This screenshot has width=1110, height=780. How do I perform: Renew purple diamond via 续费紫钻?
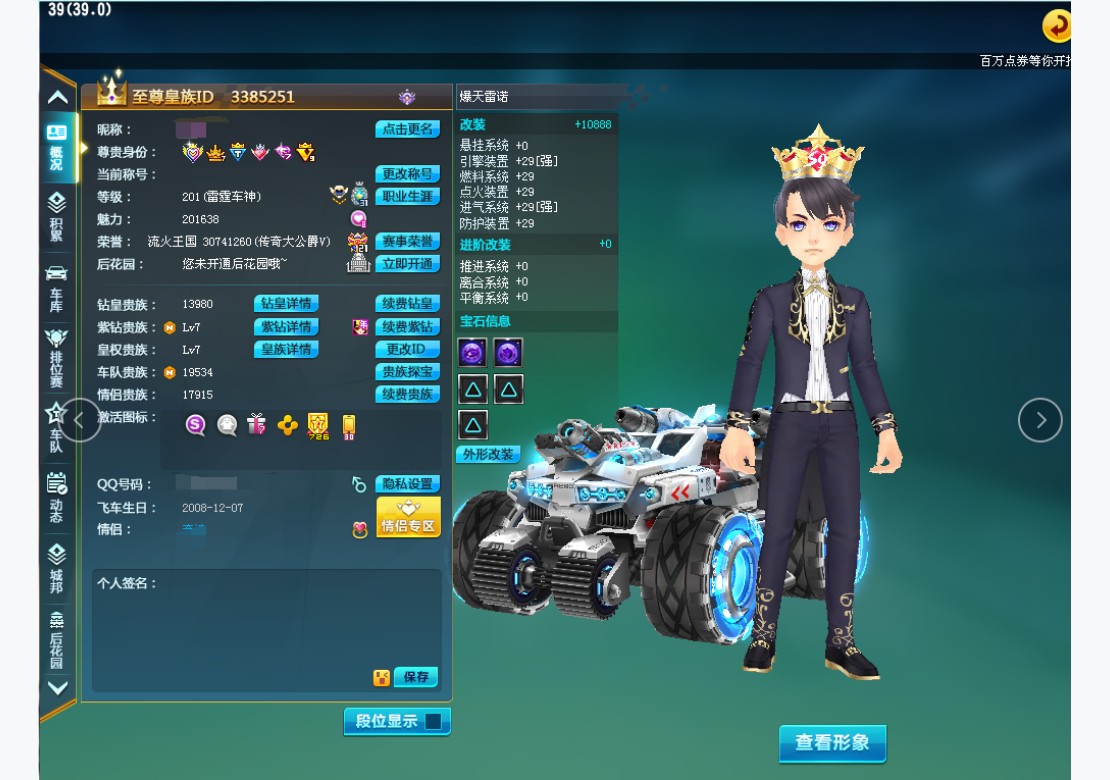pos(407,327)
